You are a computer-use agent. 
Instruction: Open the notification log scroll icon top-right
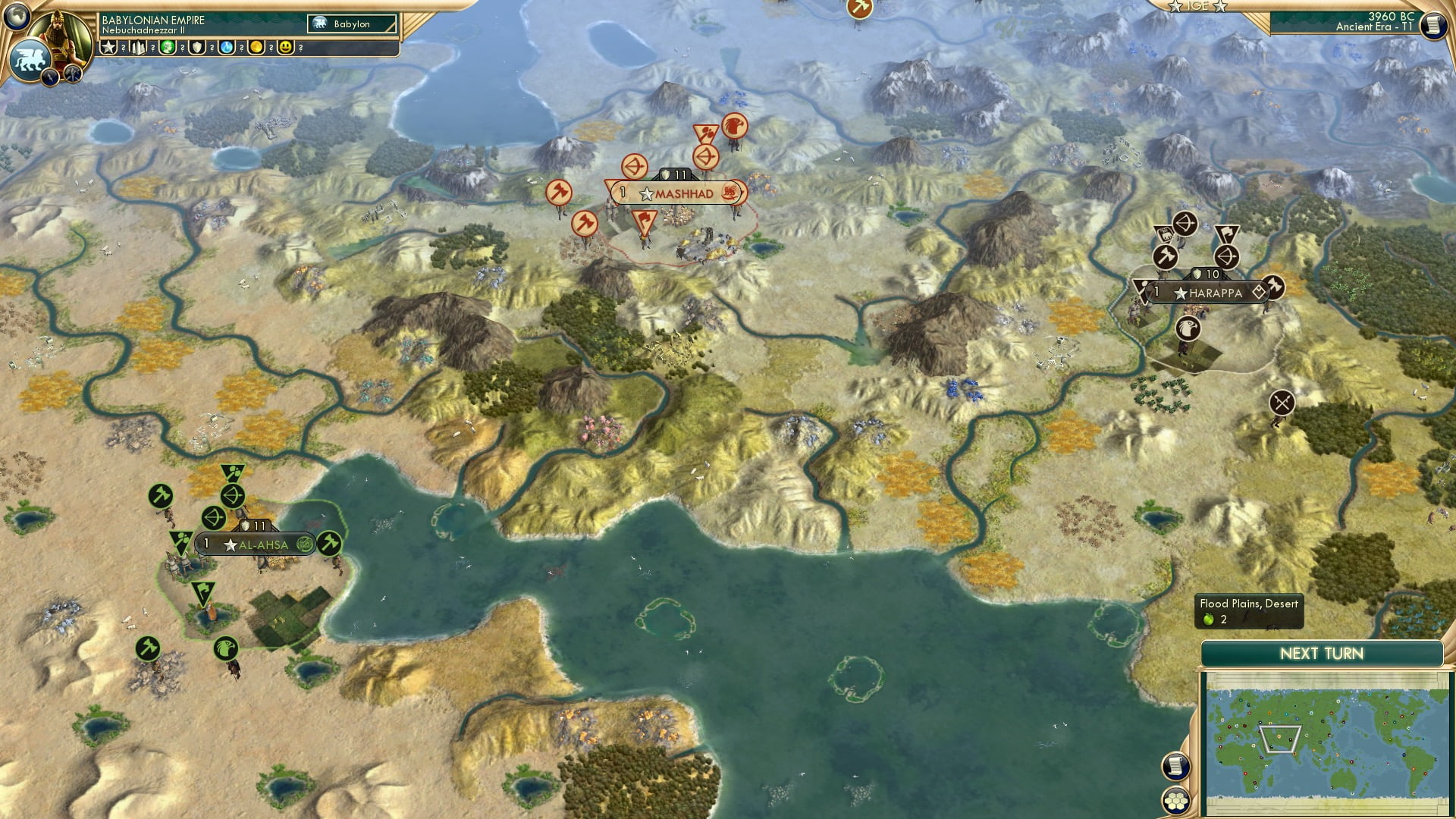click(1434, 24)
